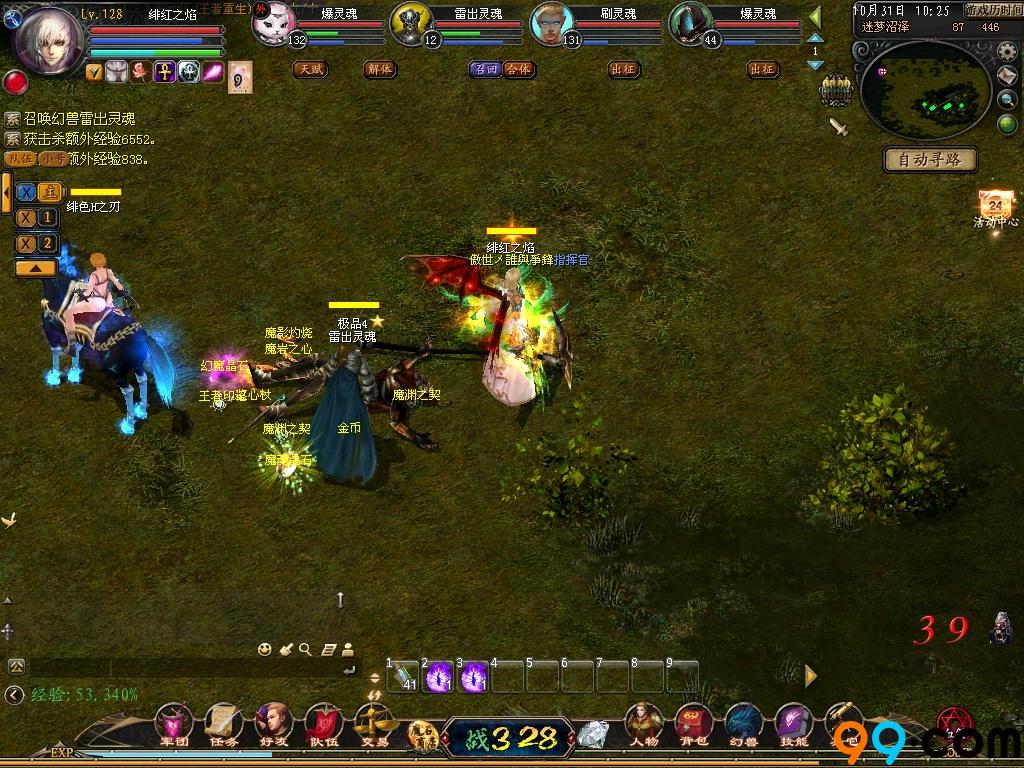
Task: Open the 交易 trade scales icon
Action: click(x=375, y=722)
